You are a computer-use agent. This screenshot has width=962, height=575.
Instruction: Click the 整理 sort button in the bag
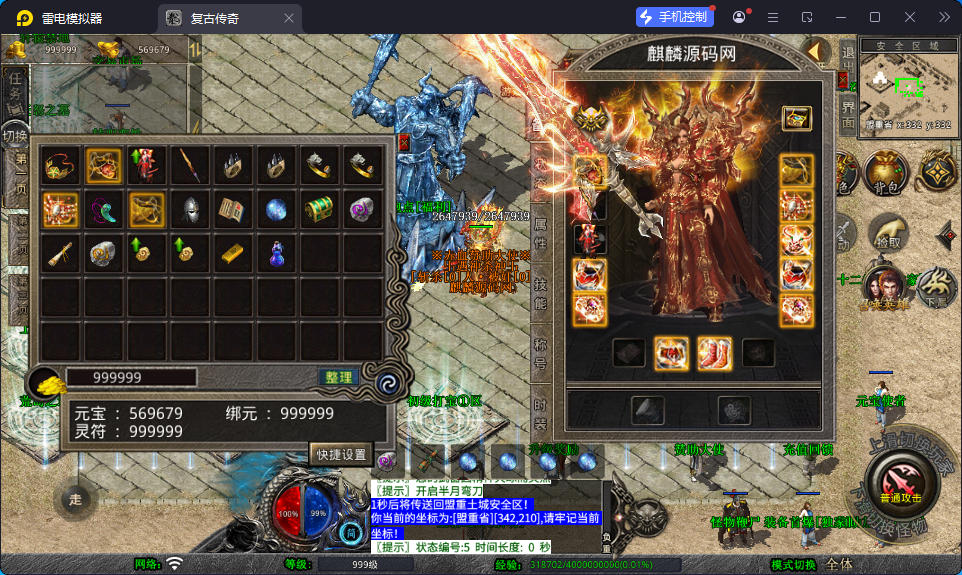[339, 377]
